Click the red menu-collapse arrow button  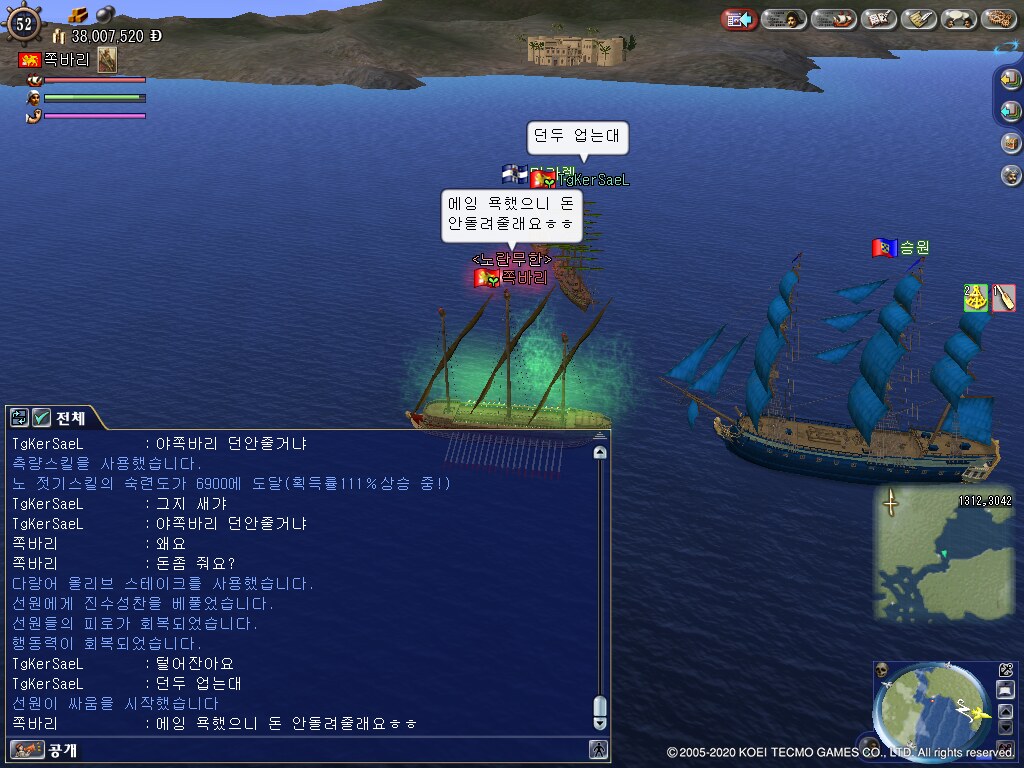coord(738,19)
